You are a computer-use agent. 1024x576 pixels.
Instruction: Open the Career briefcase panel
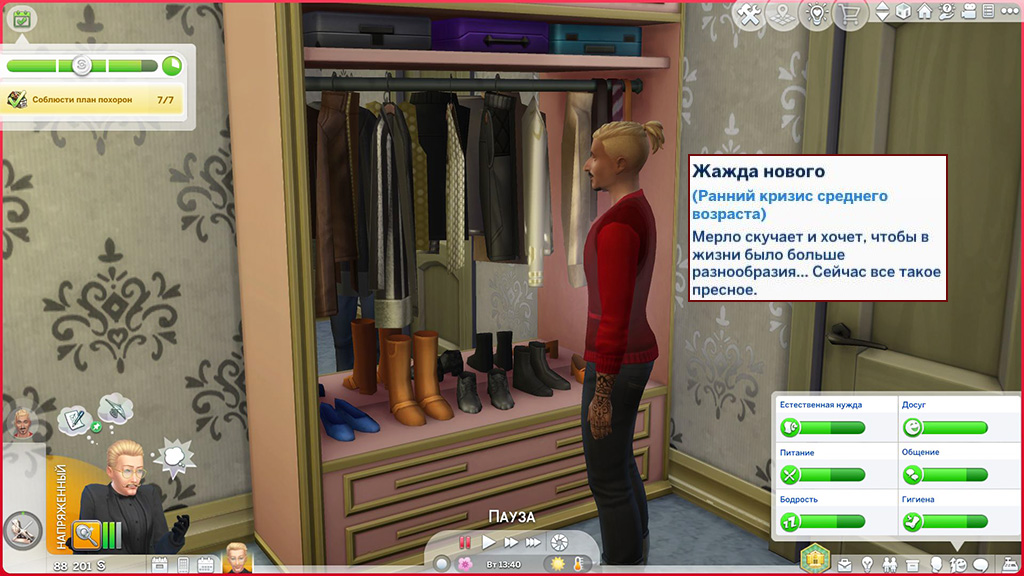846,564
